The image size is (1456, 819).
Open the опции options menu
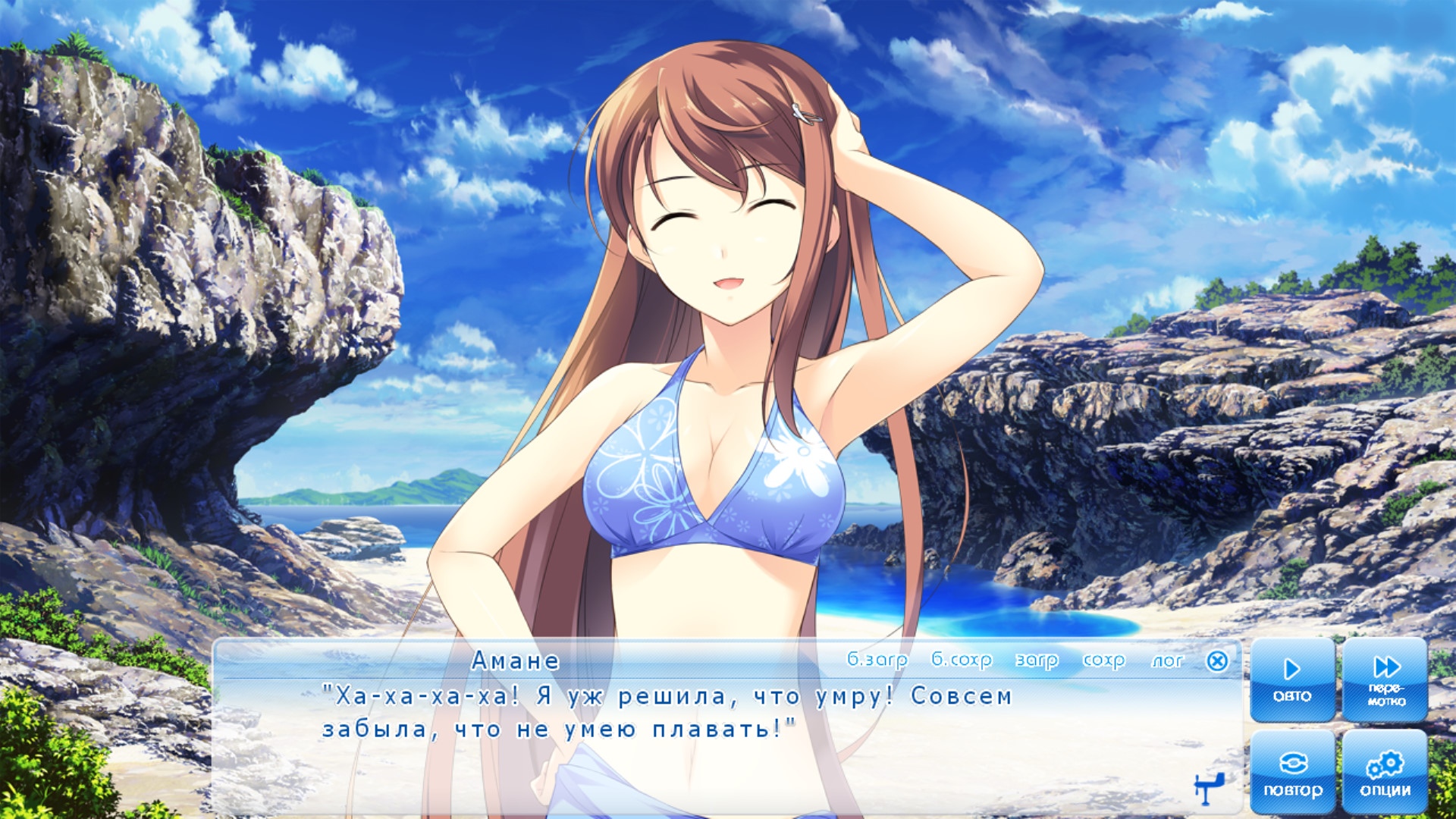click(x=1385, y=772)
